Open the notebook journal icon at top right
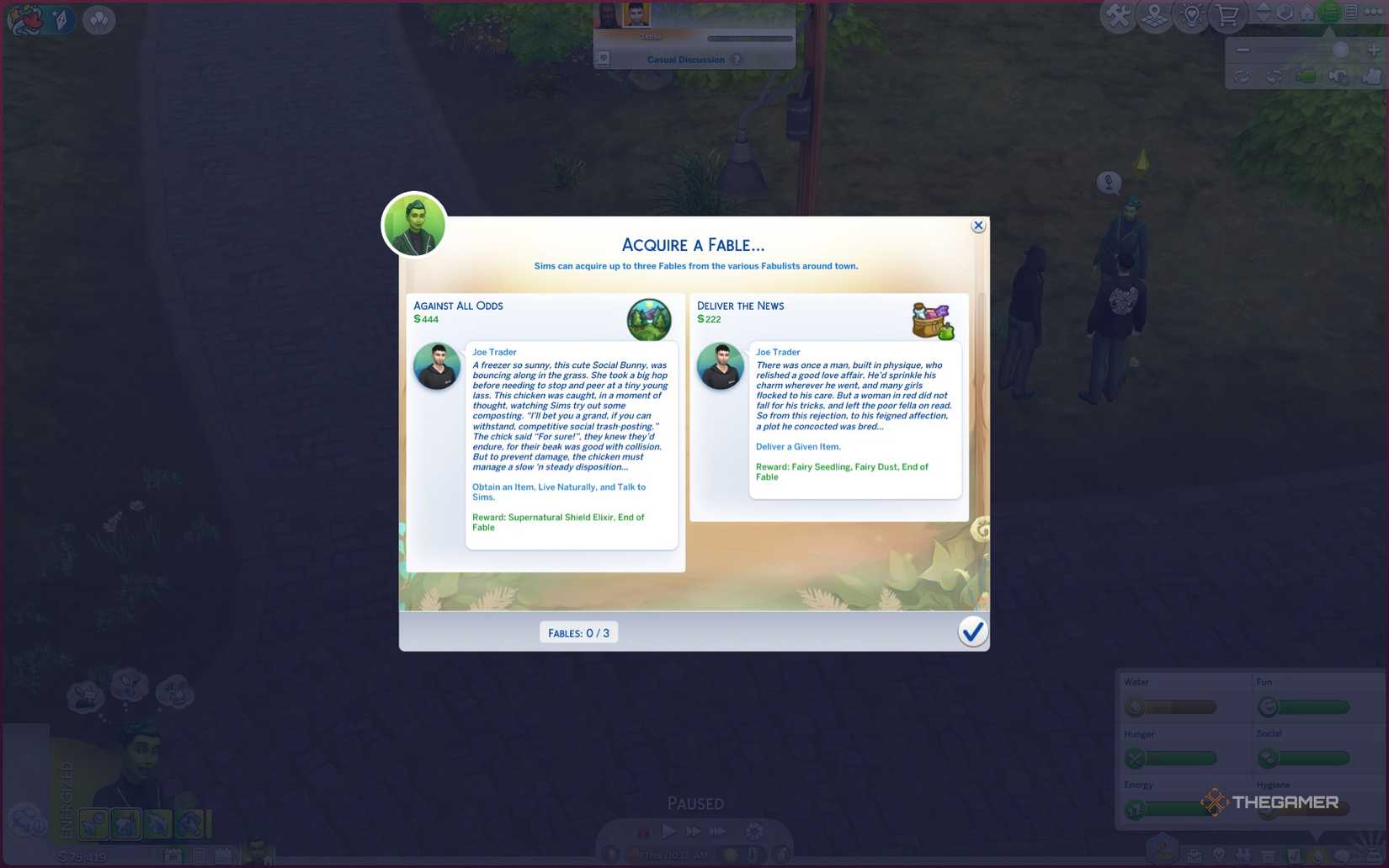 pos(1351,13)
